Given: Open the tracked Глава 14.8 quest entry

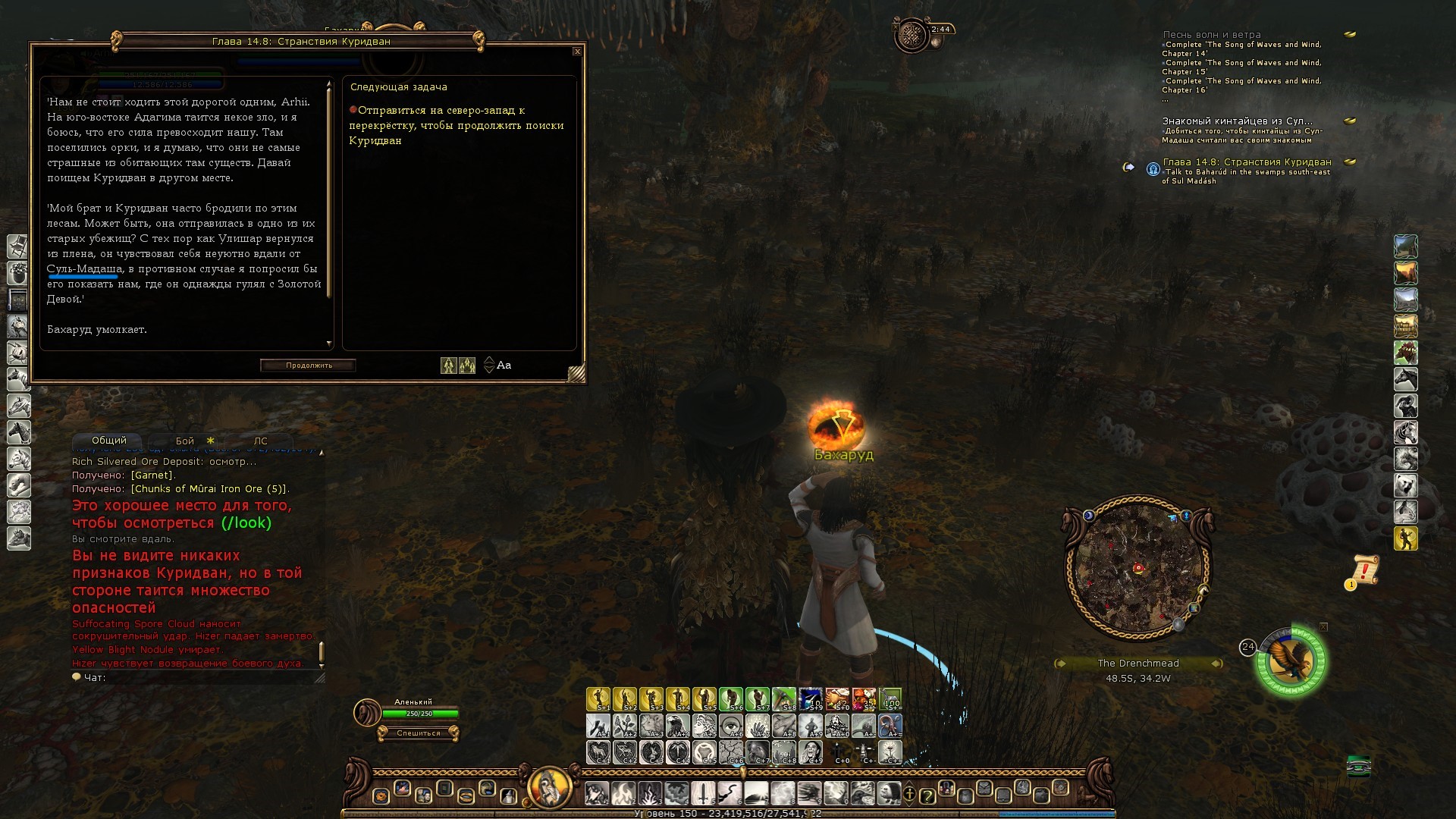Looking at the screenshot, I should click(x=1247, y=162).
